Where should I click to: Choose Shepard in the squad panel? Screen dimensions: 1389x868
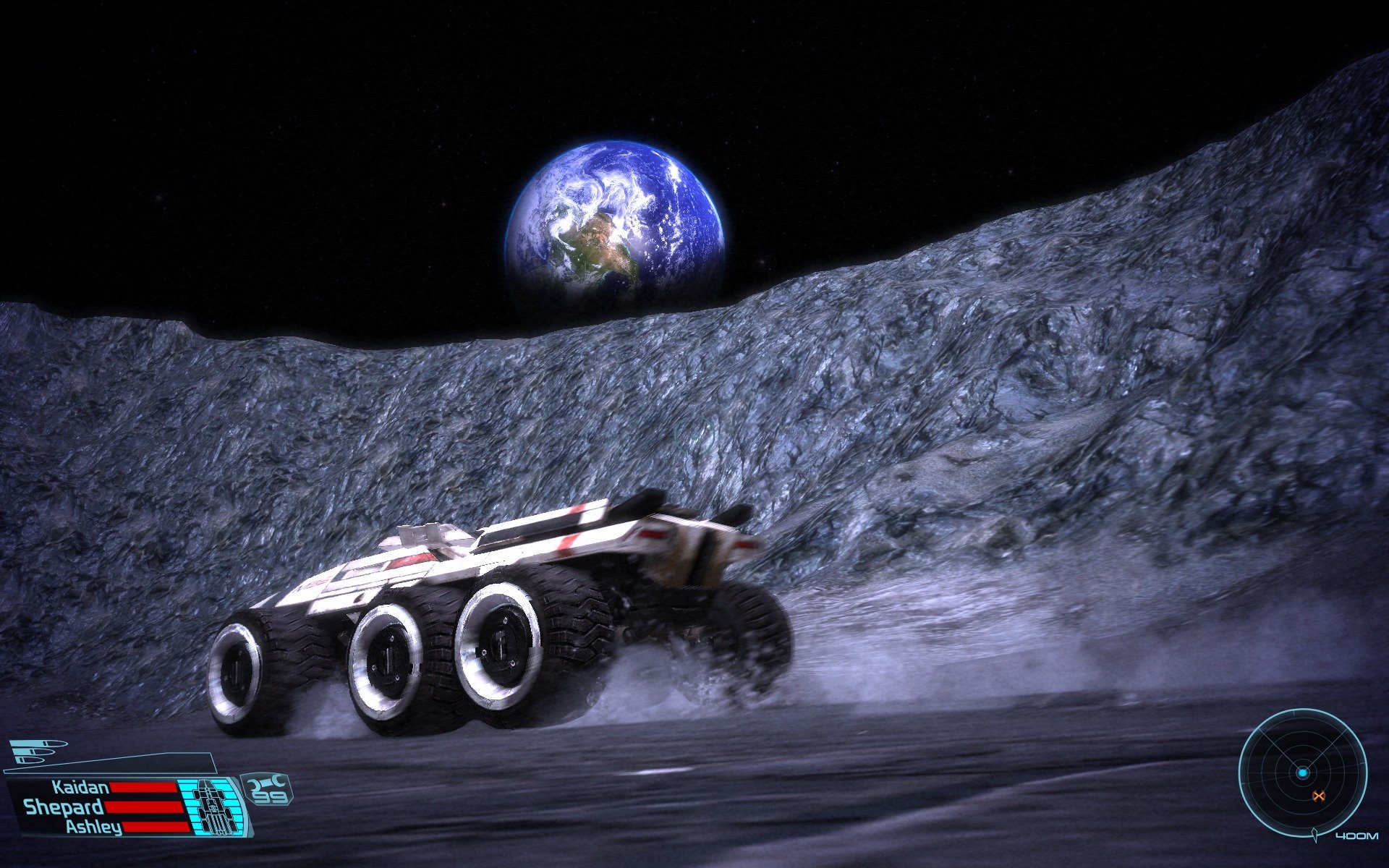pos(64,807)
